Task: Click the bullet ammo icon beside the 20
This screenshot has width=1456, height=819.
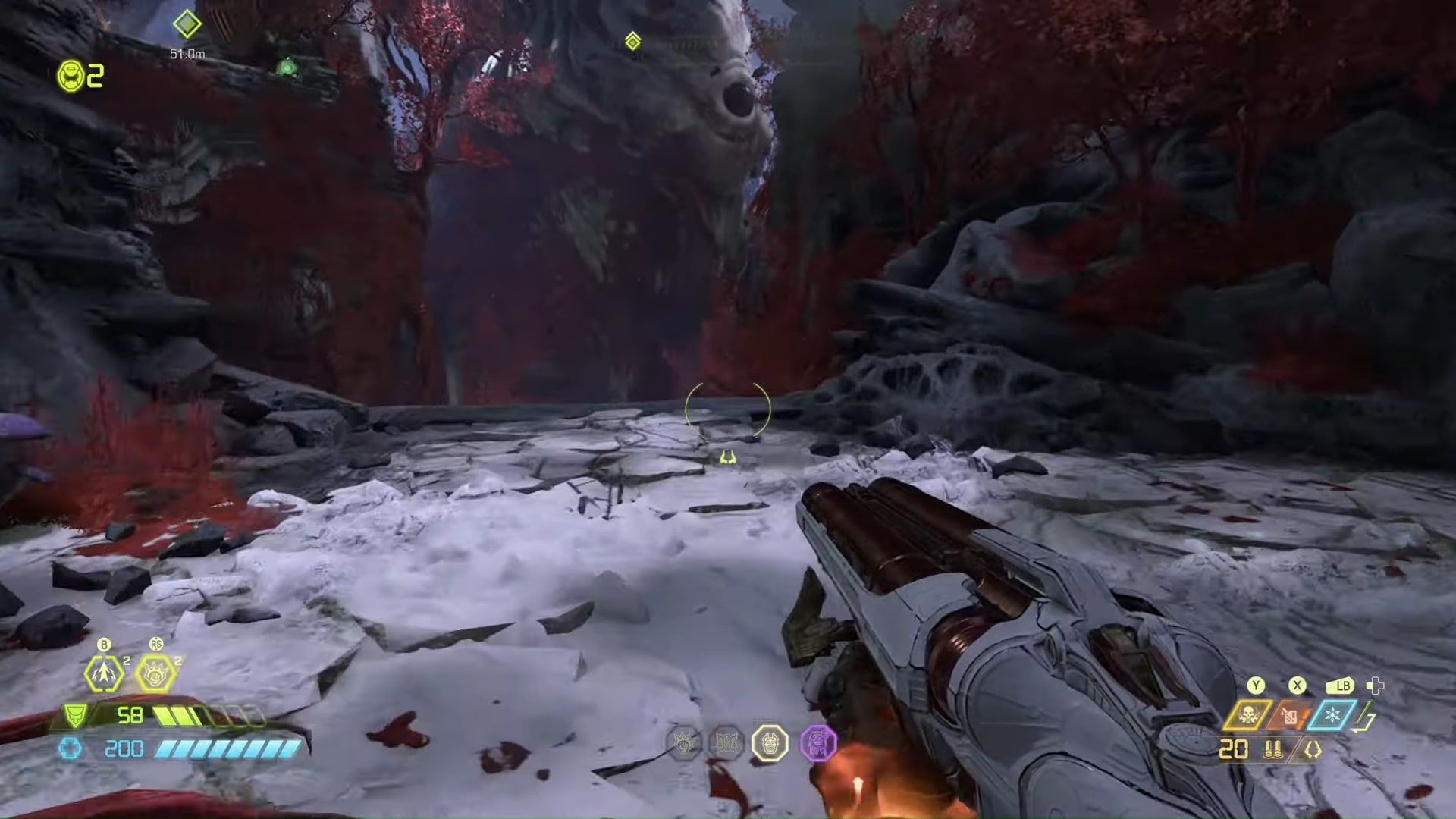Action: [x=1272, y=751]
